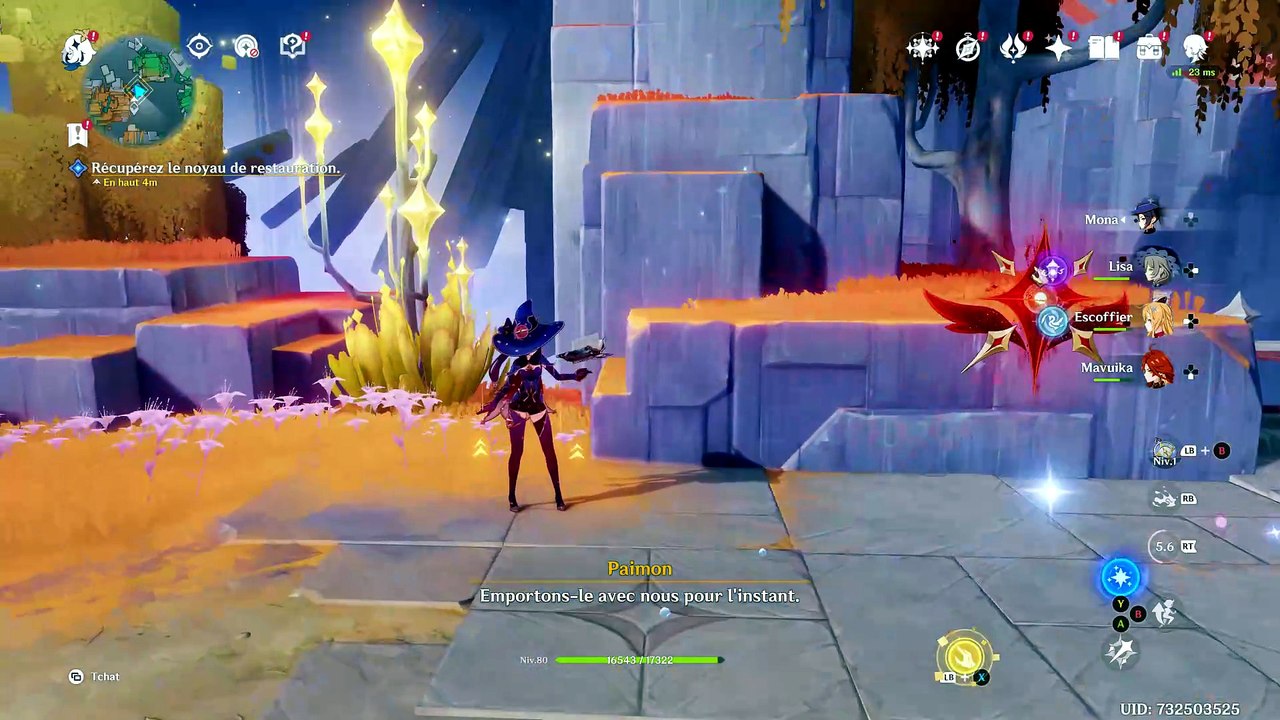Open the character screen head icon
The image size is (1280, 720).
coord(1195,47)
